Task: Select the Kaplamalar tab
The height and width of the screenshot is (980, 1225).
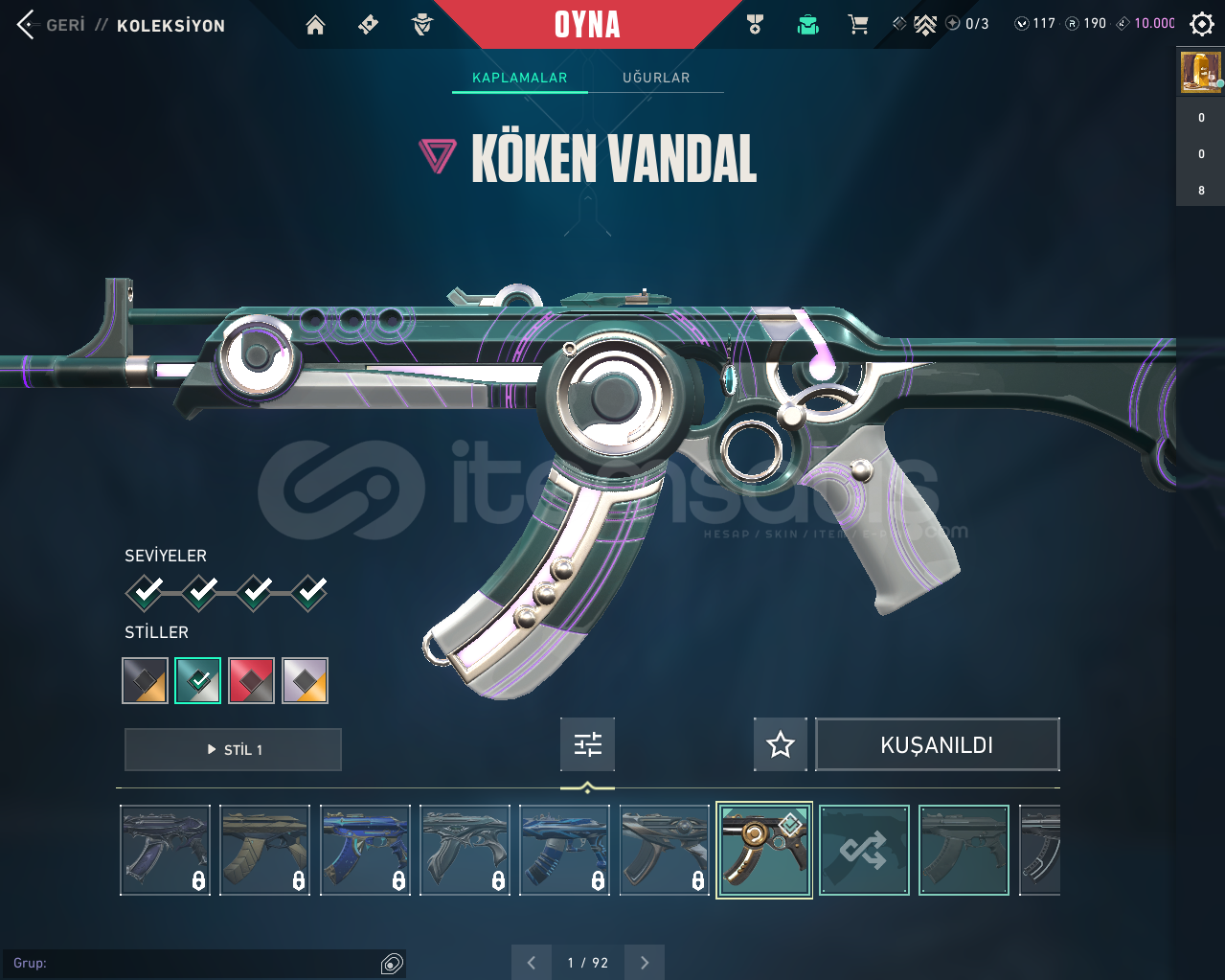Action: coord(519,78)
